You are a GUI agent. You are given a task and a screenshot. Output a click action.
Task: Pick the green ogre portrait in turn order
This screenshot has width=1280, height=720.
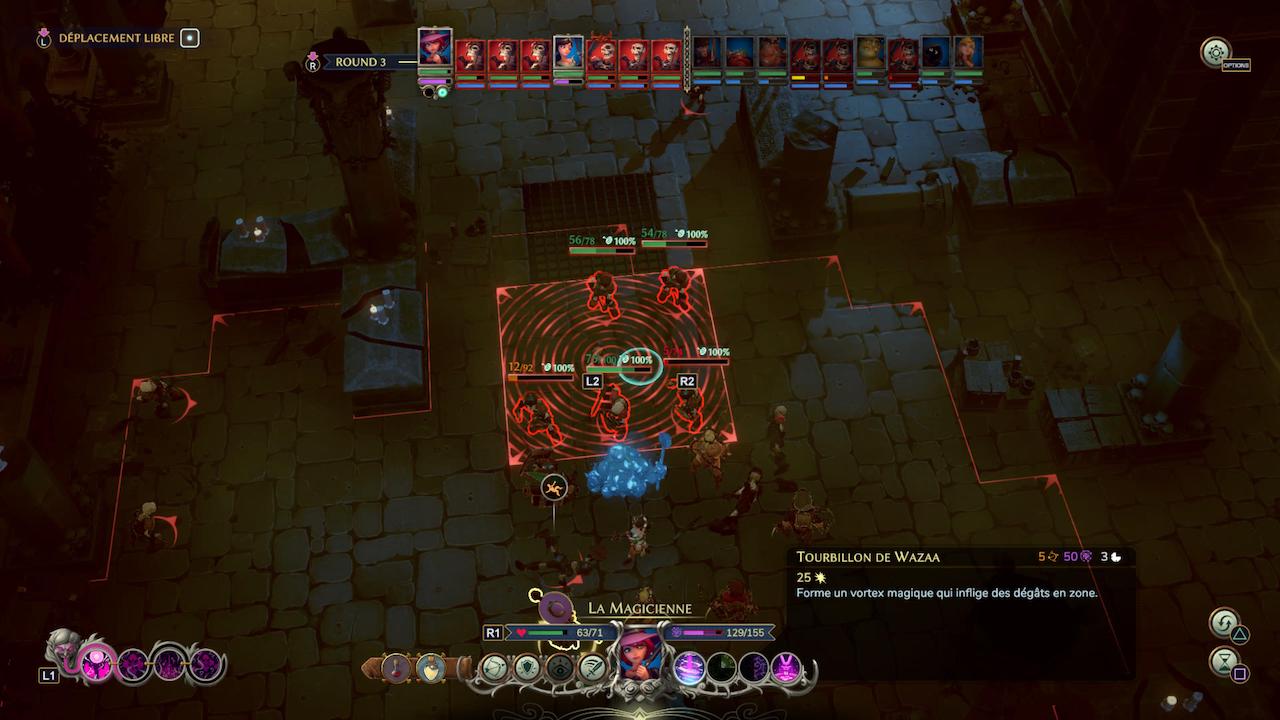871,55
